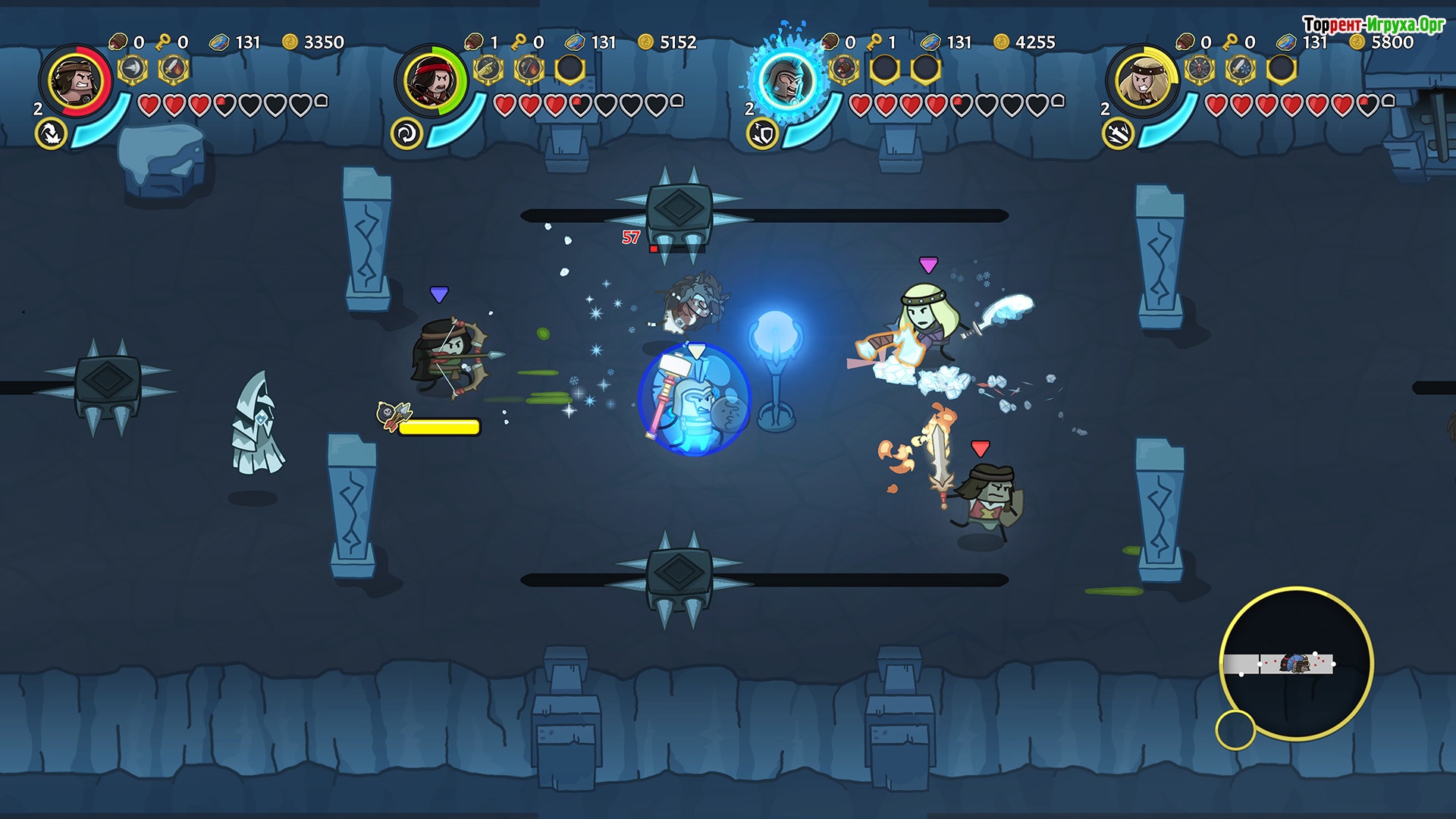Click the flaming bow perk badge
This screenshot has width=1456, height=819.
point(529,70)
